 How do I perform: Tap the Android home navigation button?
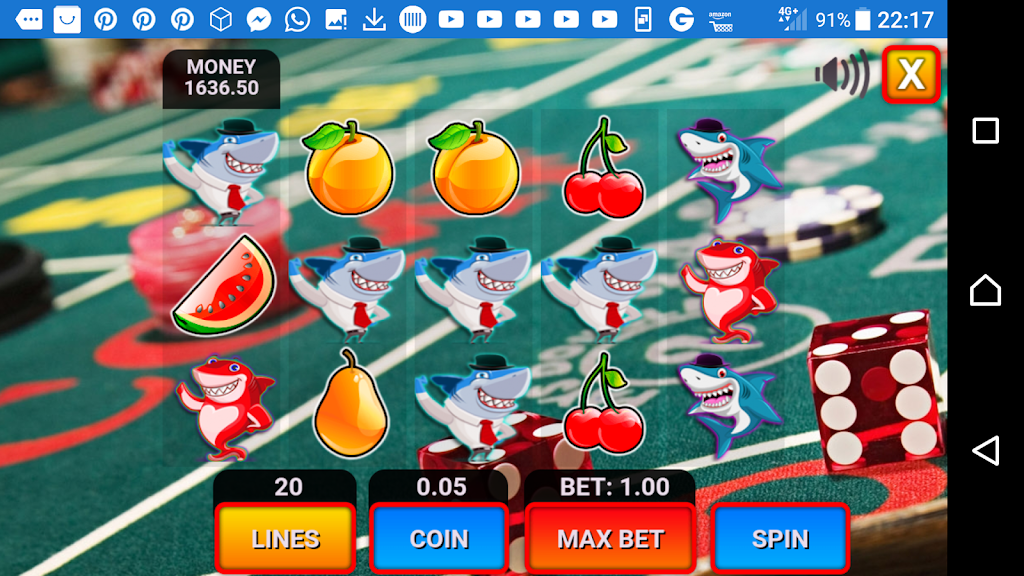[x=985, y=290]
